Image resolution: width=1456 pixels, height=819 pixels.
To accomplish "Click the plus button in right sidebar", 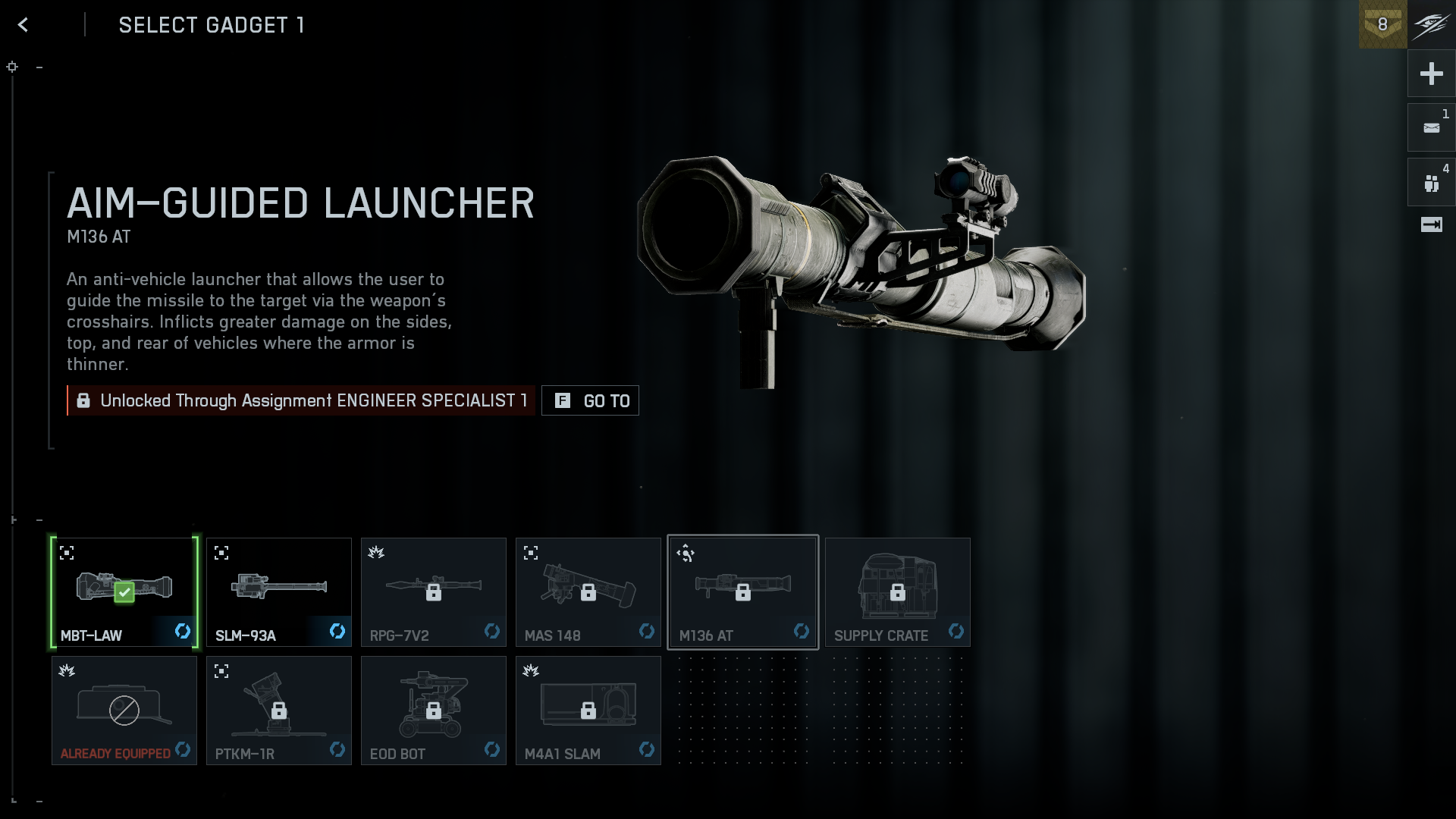I will click(x=1431, y=74).
